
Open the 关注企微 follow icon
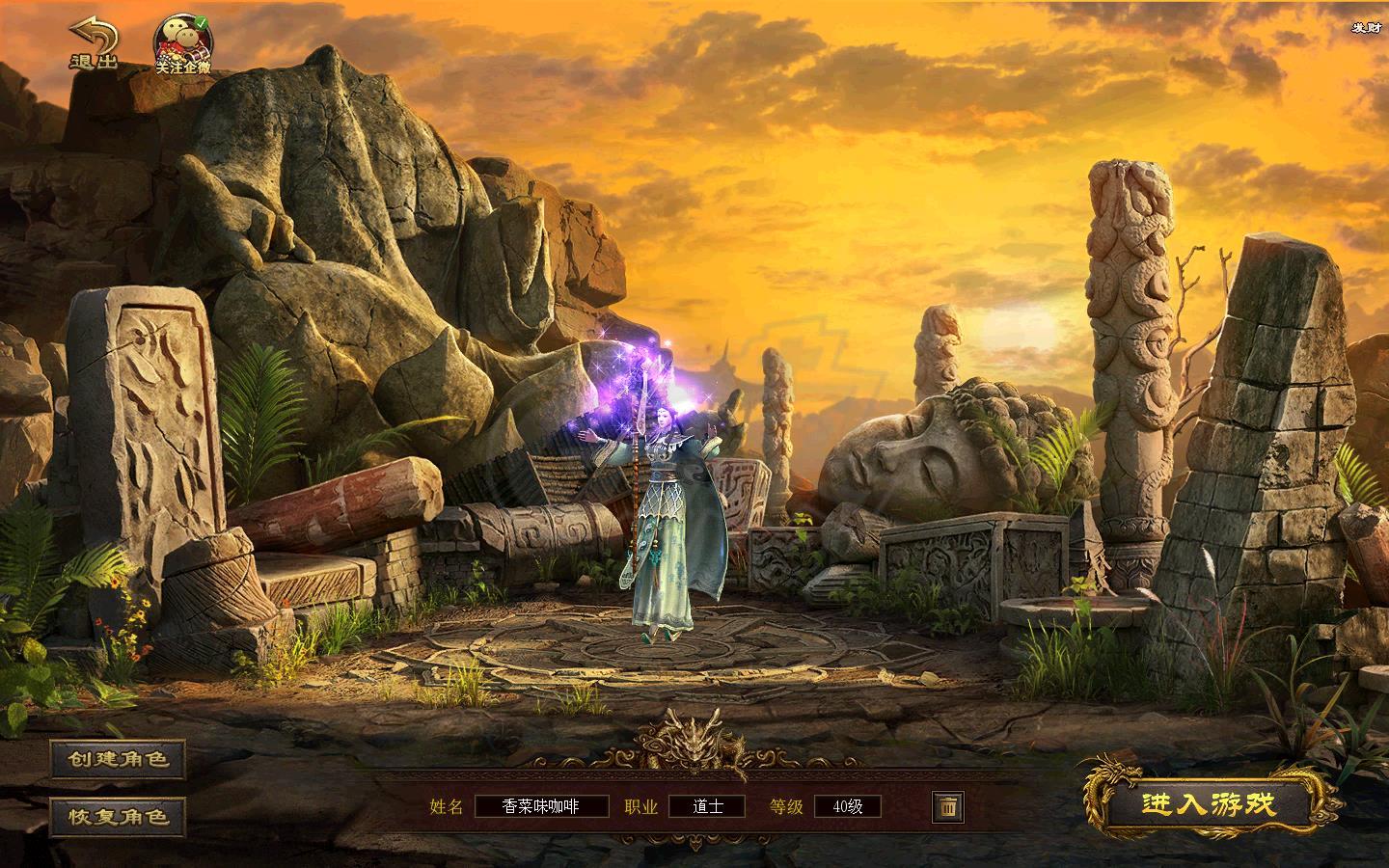[x=183, y=43]
